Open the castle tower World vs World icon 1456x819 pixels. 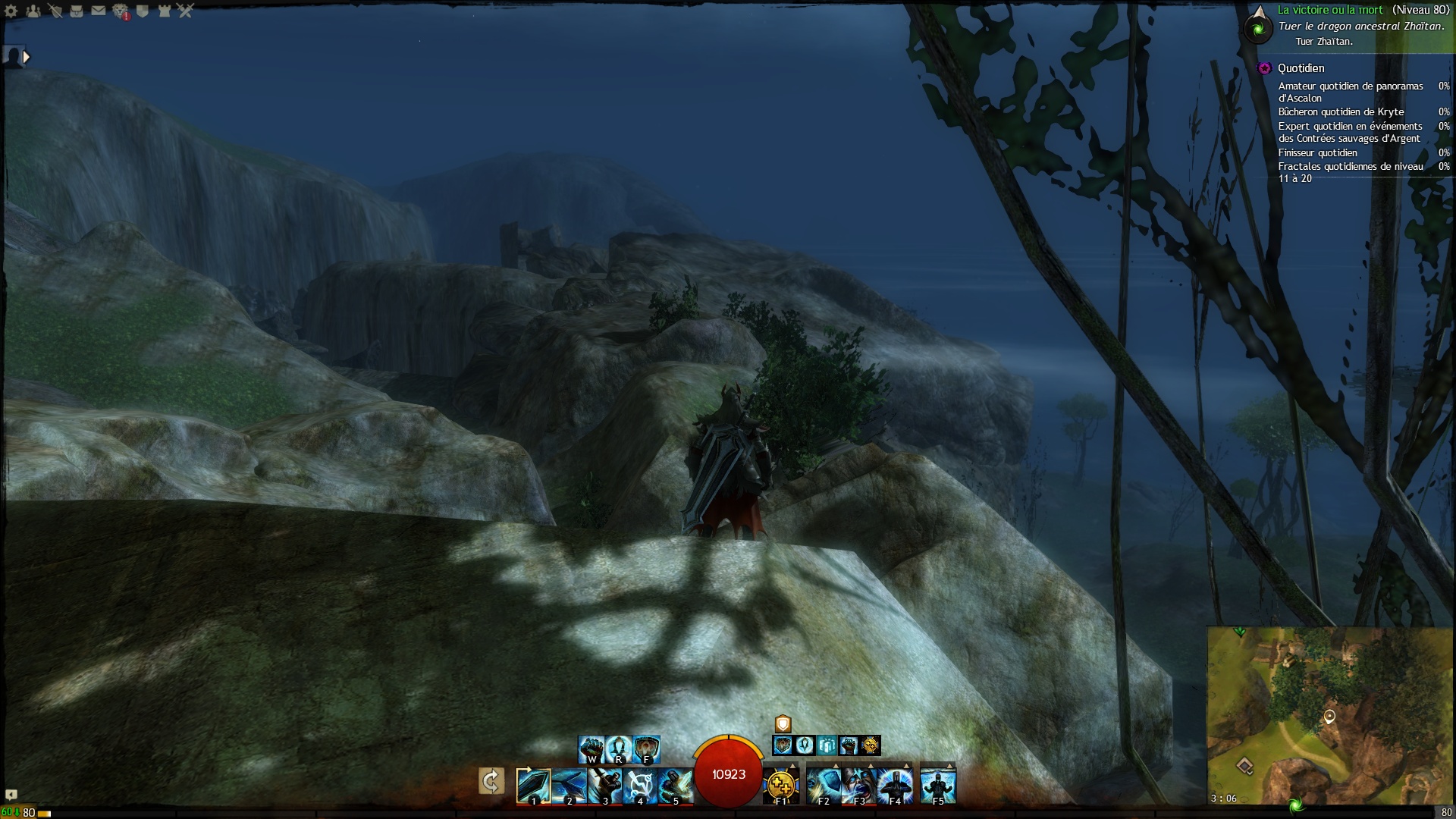[x=165, y=11]
